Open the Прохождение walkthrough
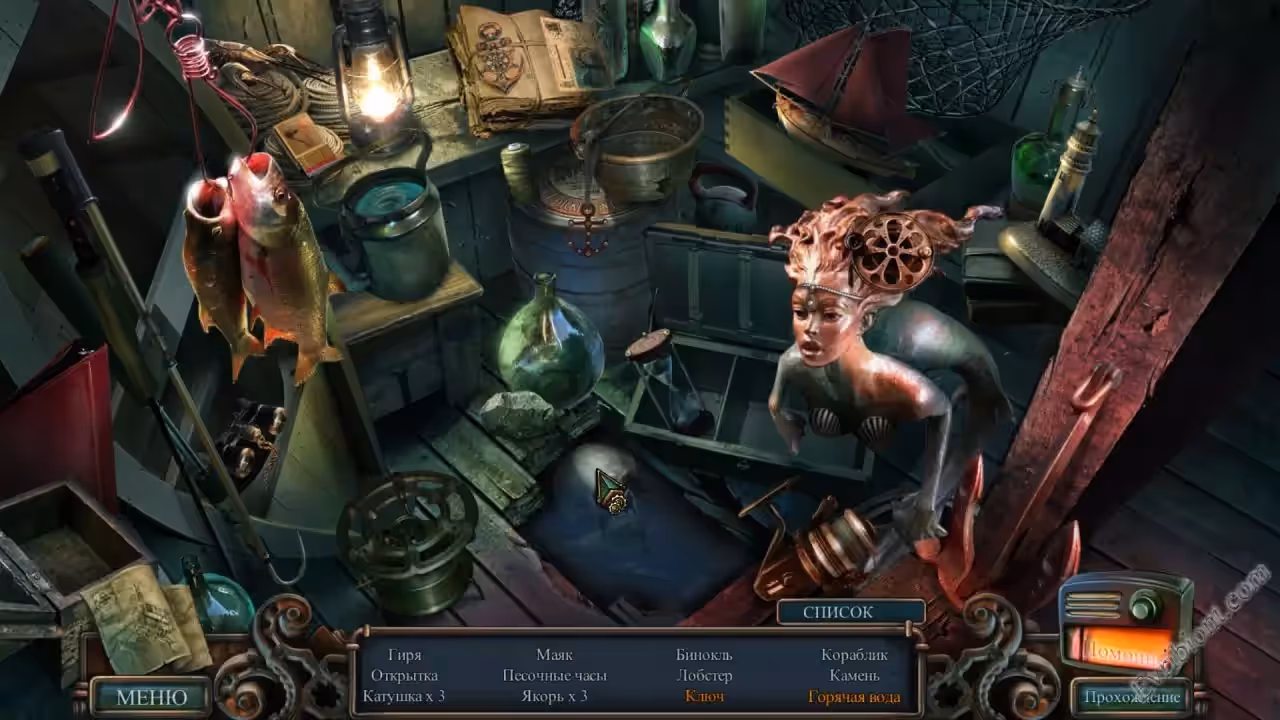The height and width of the screenshot is (720, 1280). pyautogui.click(x=1131, y=697)
